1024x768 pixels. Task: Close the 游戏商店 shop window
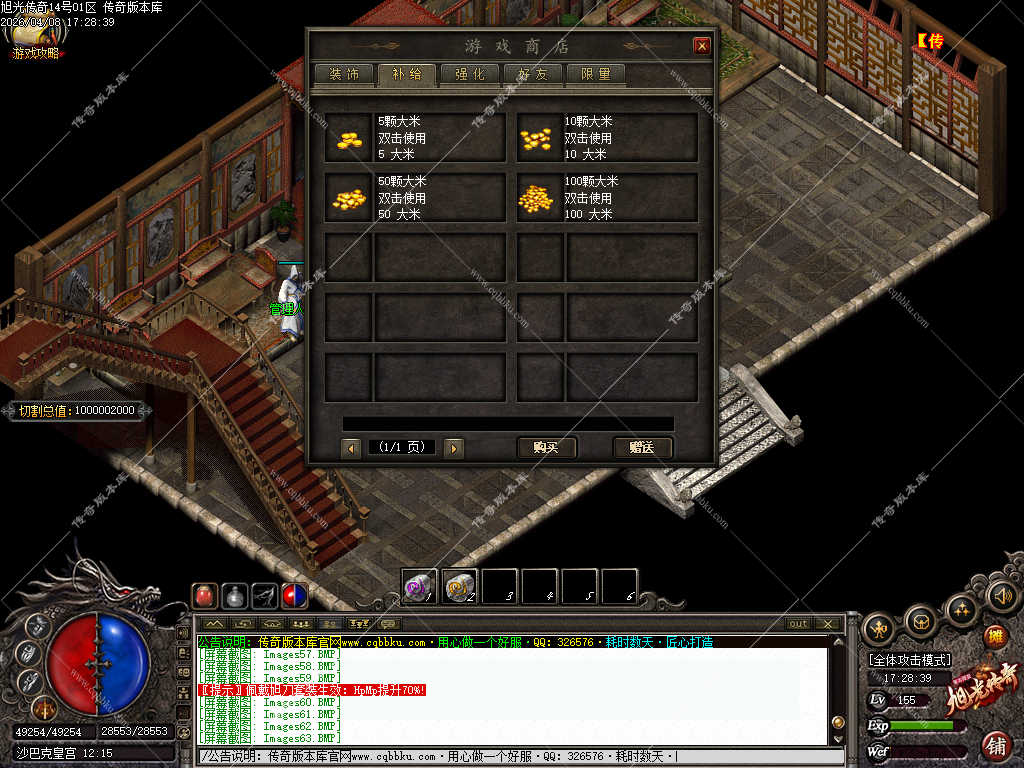(x=702, y=46)
